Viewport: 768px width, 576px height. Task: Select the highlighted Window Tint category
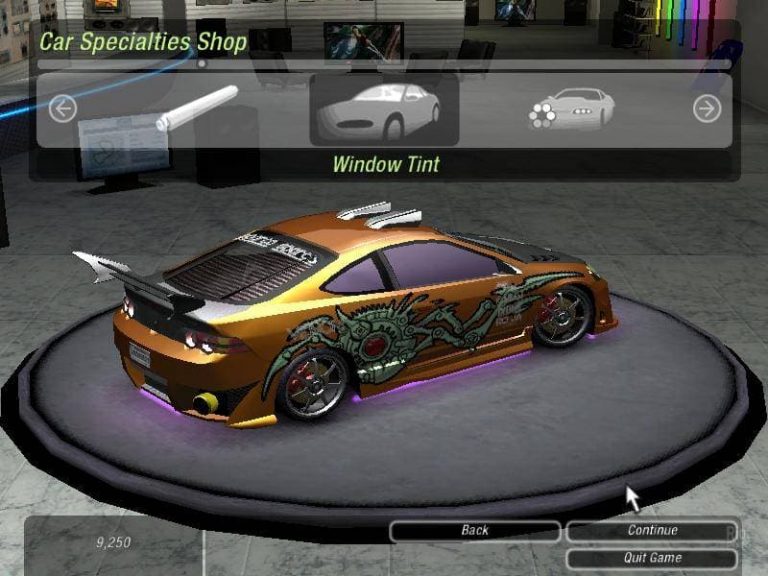(x=385, y=110)
